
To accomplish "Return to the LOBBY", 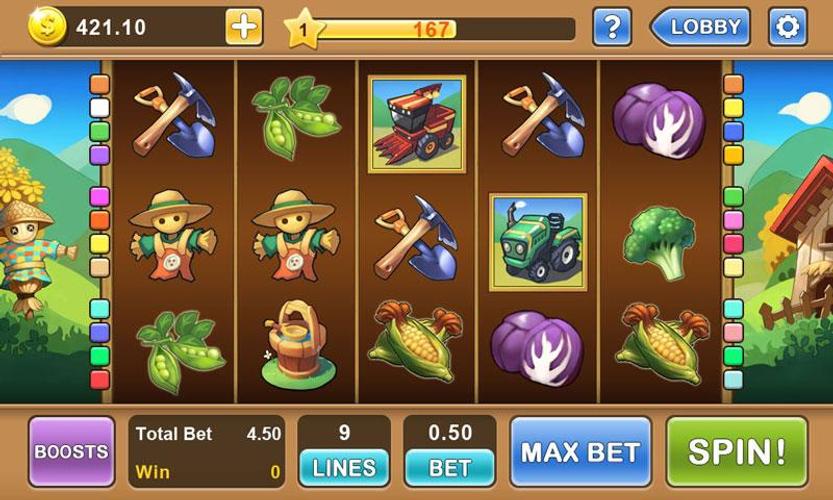I will click(701, 27).
